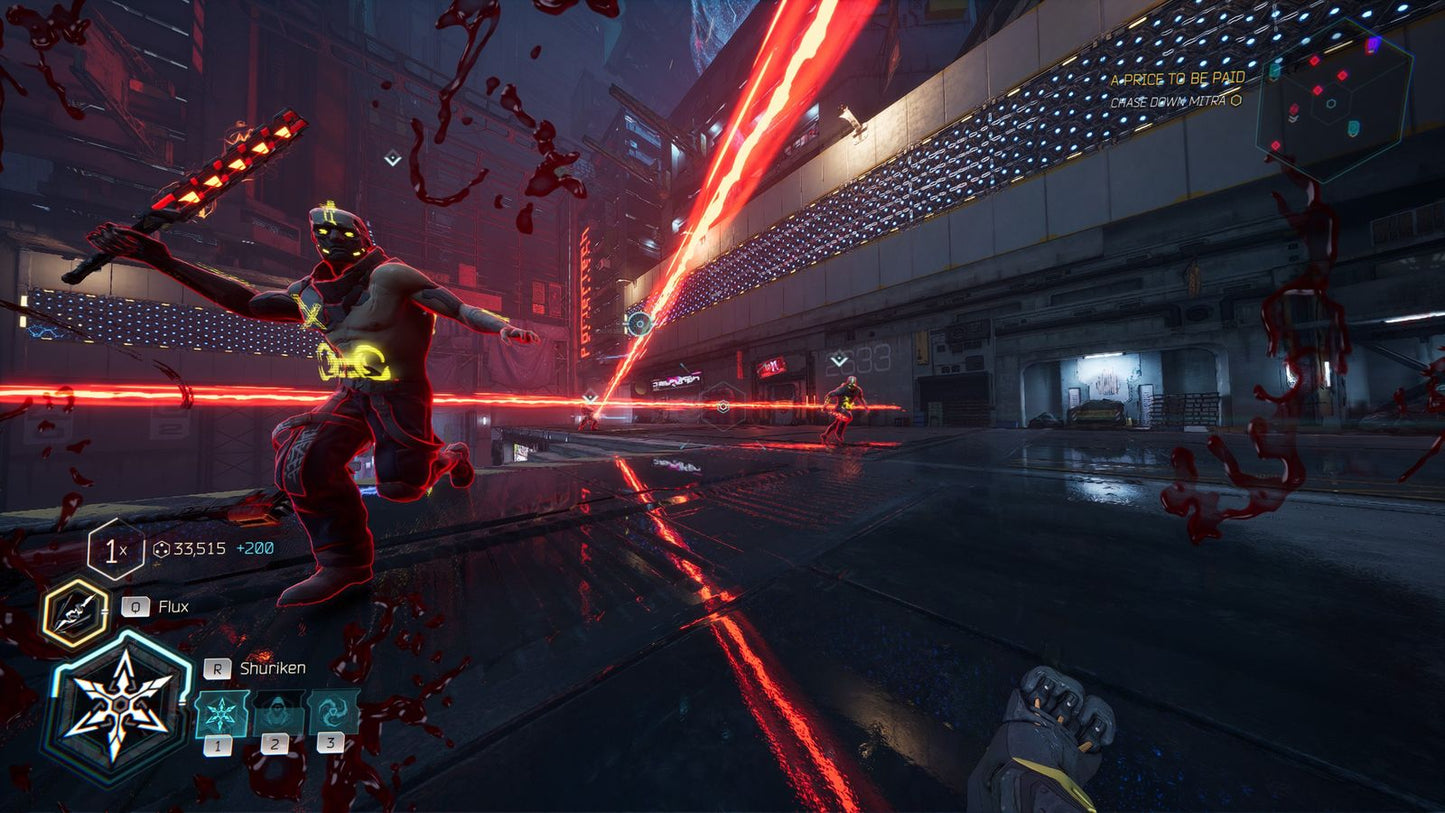
Task: Select a red enemy marker on the radar
Action: click(1313, 60)
